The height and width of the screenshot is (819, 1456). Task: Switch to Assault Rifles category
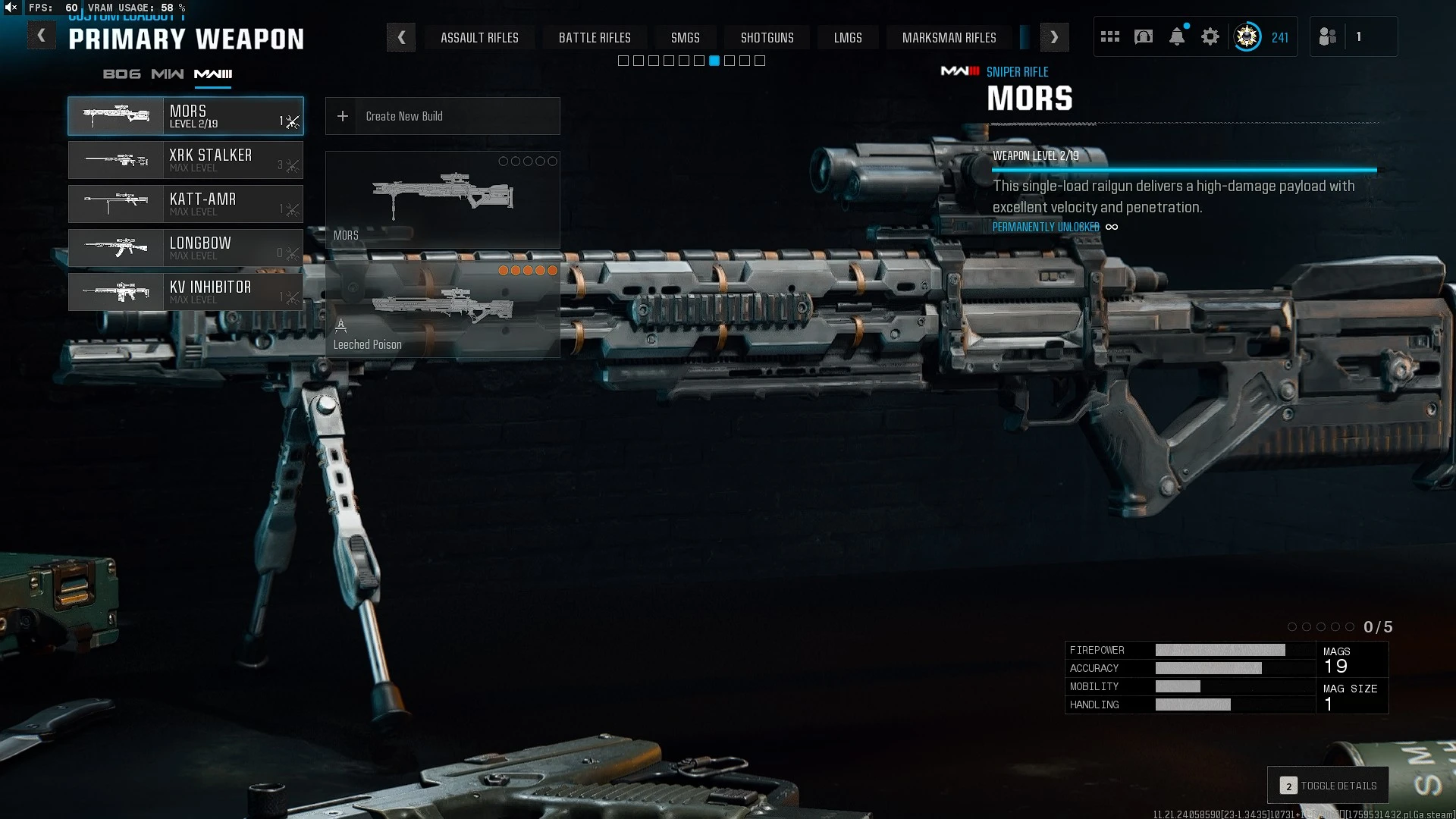pyautogui.click(x=479, y=37)
